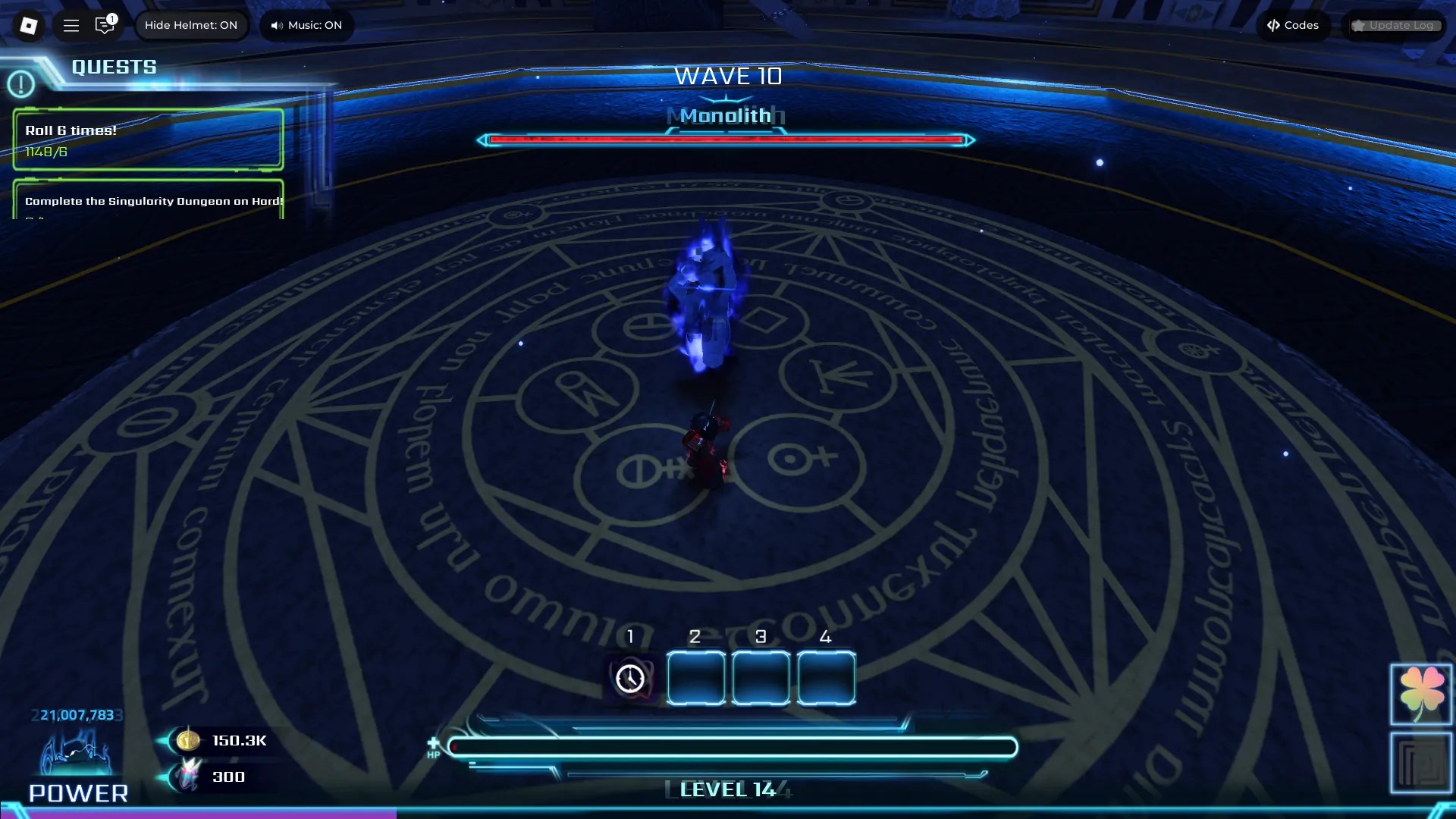1456x819 pixels.
Task: Open the Roblox menu icon
Action: [x=28, y=25]
